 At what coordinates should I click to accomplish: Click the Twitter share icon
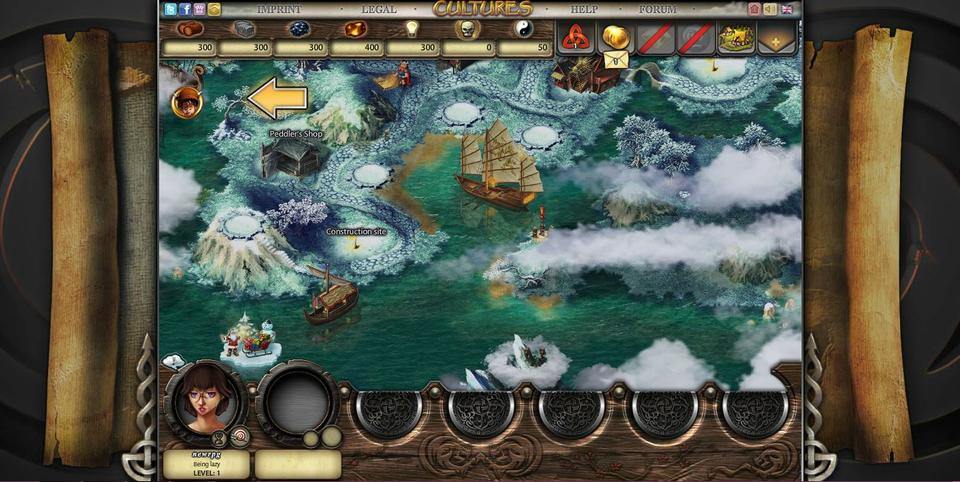point(171,9)
